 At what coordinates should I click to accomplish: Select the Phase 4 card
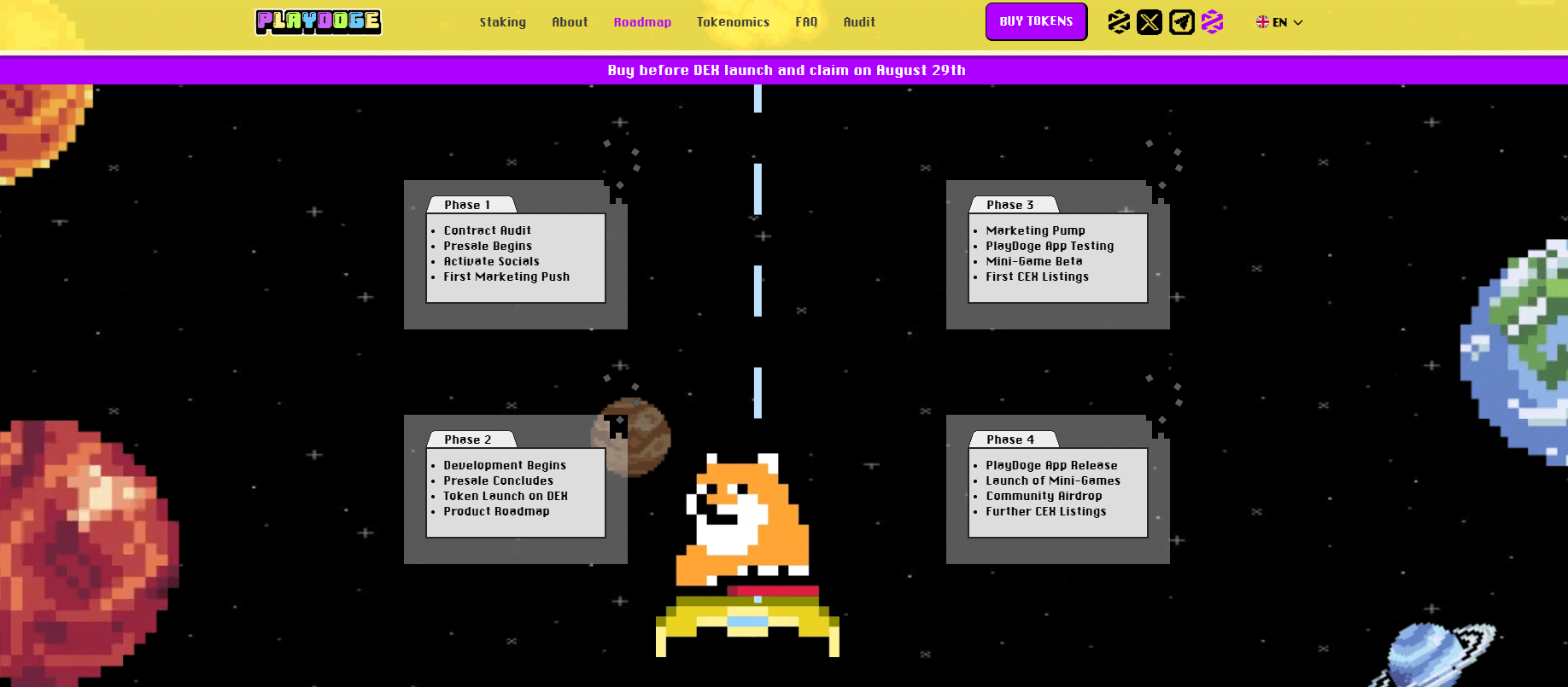pyautogui.click(x=1057, y=488)
